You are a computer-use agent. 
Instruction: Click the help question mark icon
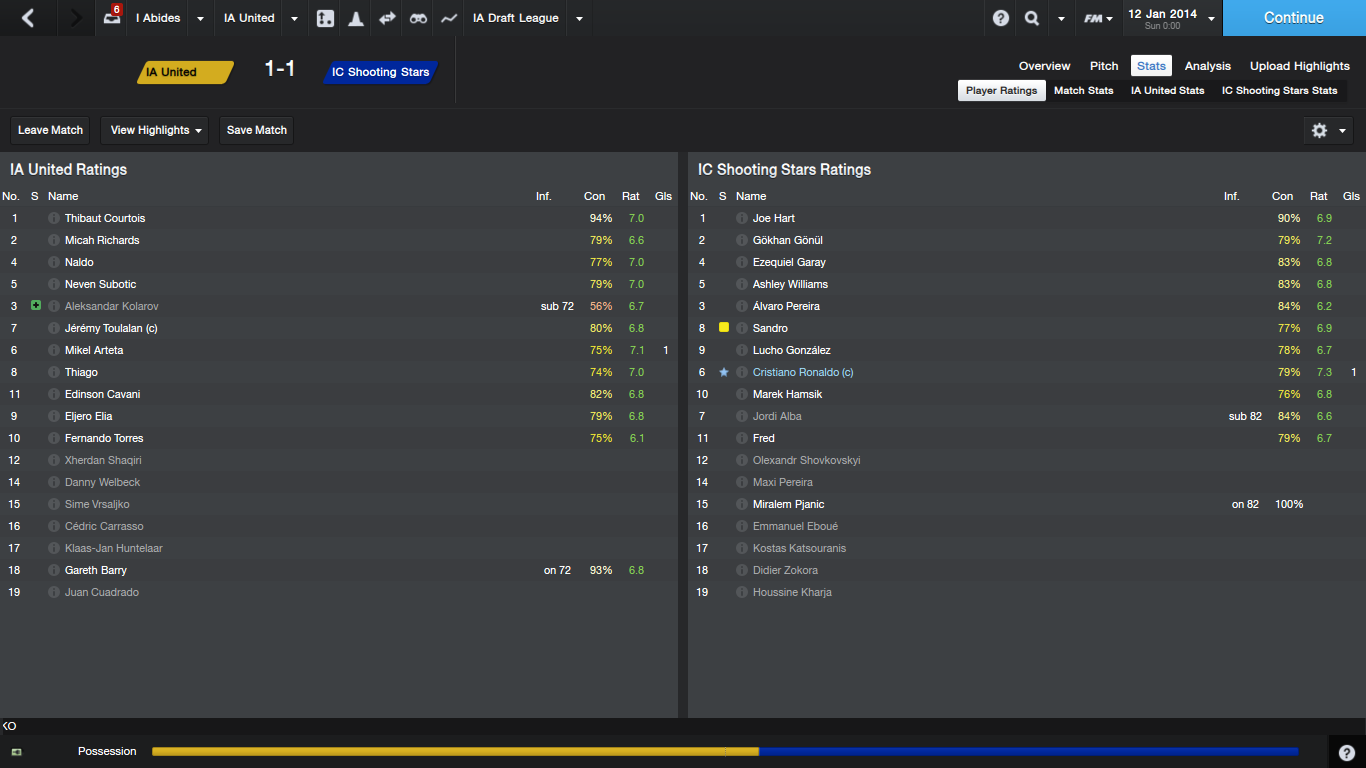pos(1000,18)
